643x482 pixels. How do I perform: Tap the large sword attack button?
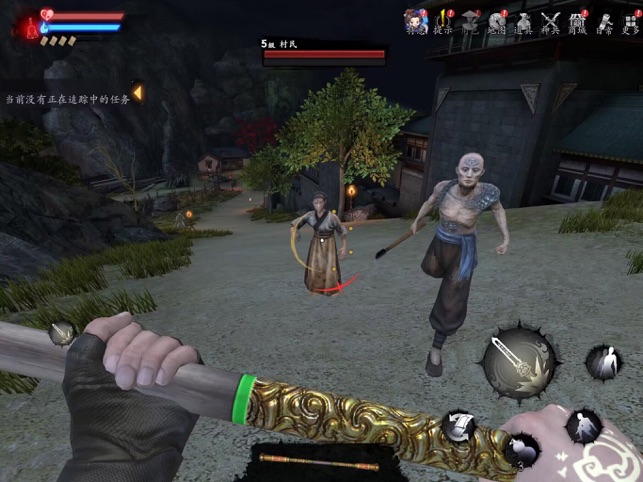pos(519,362)
